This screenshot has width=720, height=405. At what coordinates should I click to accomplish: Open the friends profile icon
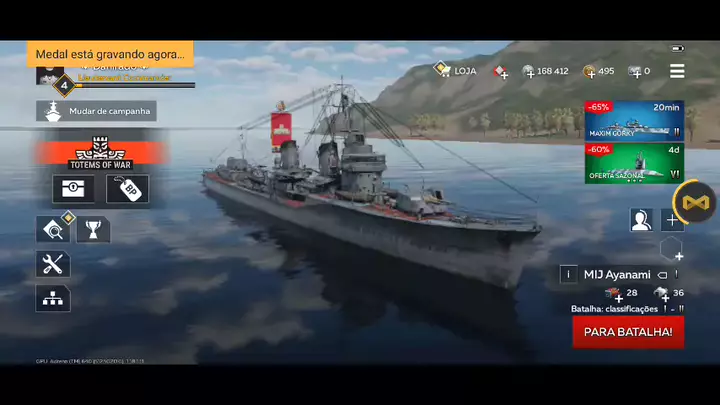tap(641, 220)
